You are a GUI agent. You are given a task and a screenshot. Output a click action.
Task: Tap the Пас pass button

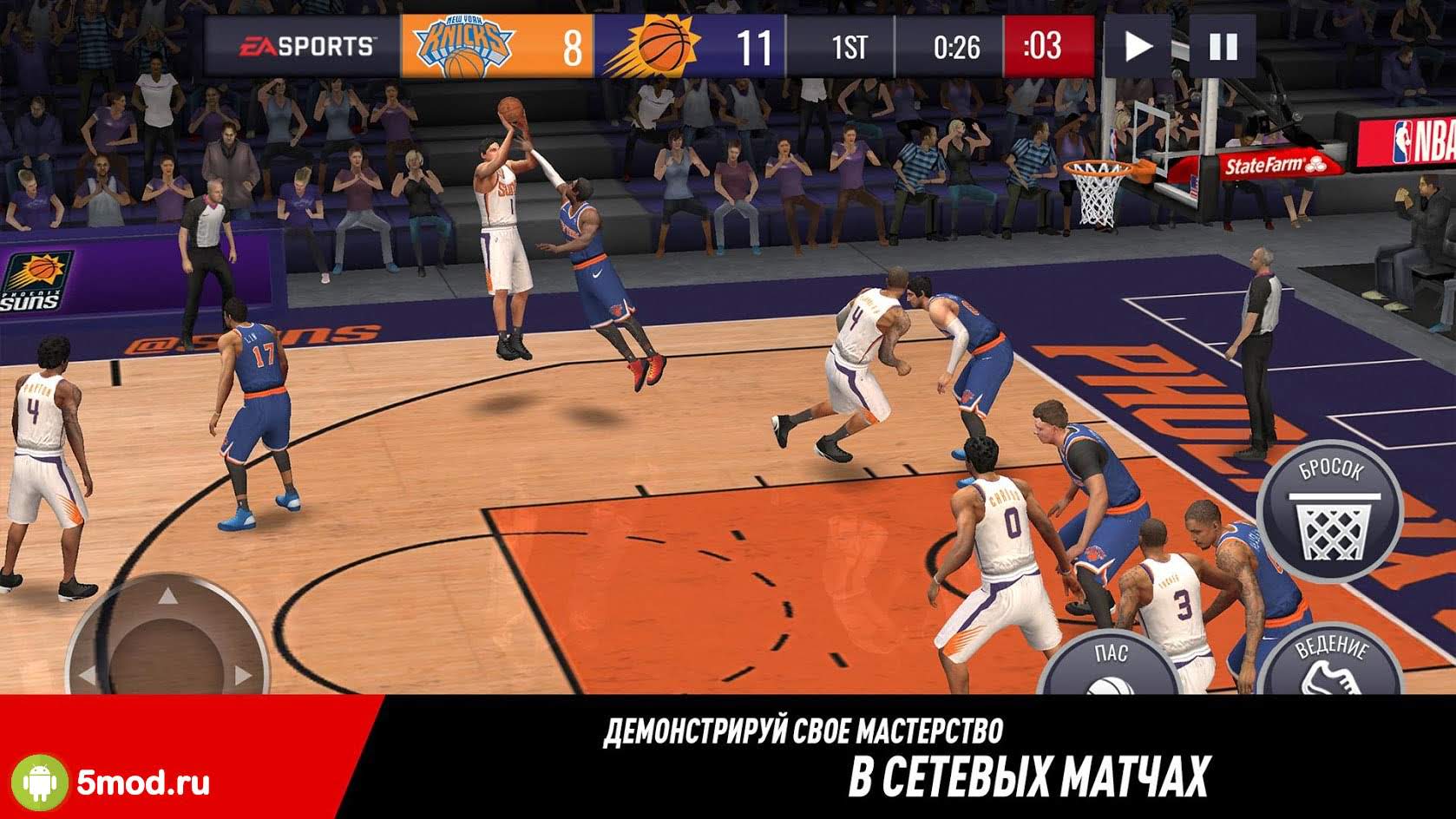1109,667
